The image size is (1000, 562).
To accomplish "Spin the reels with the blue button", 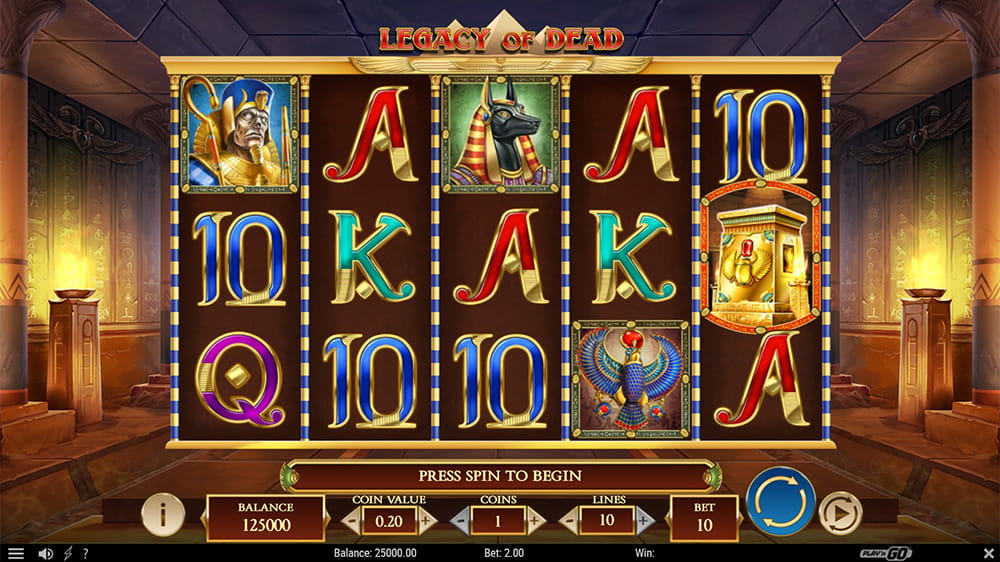I will coord(781,501).
